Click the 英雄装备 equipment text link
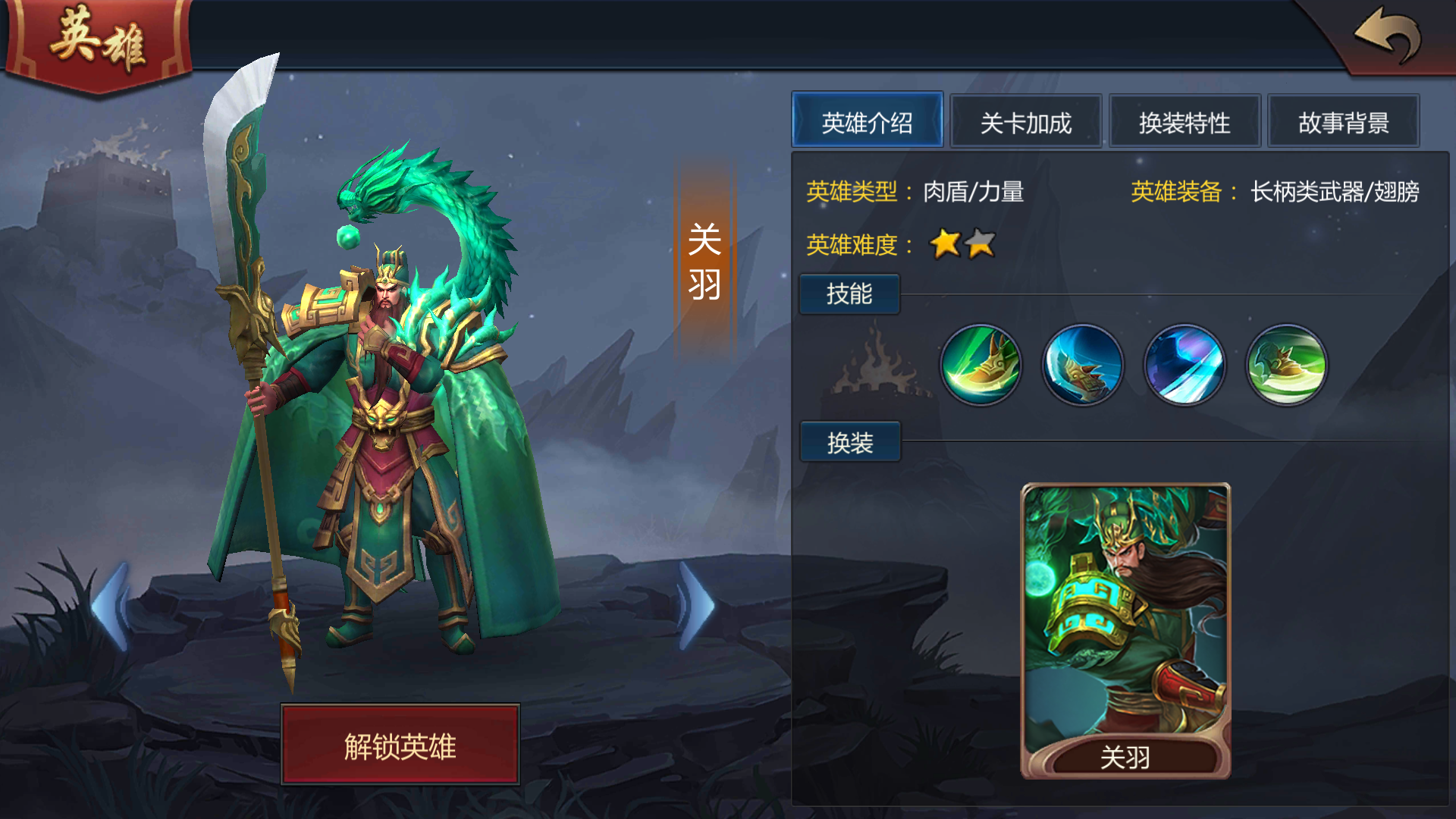This screenshot has height=819, width=1456. pos(1178,192)
